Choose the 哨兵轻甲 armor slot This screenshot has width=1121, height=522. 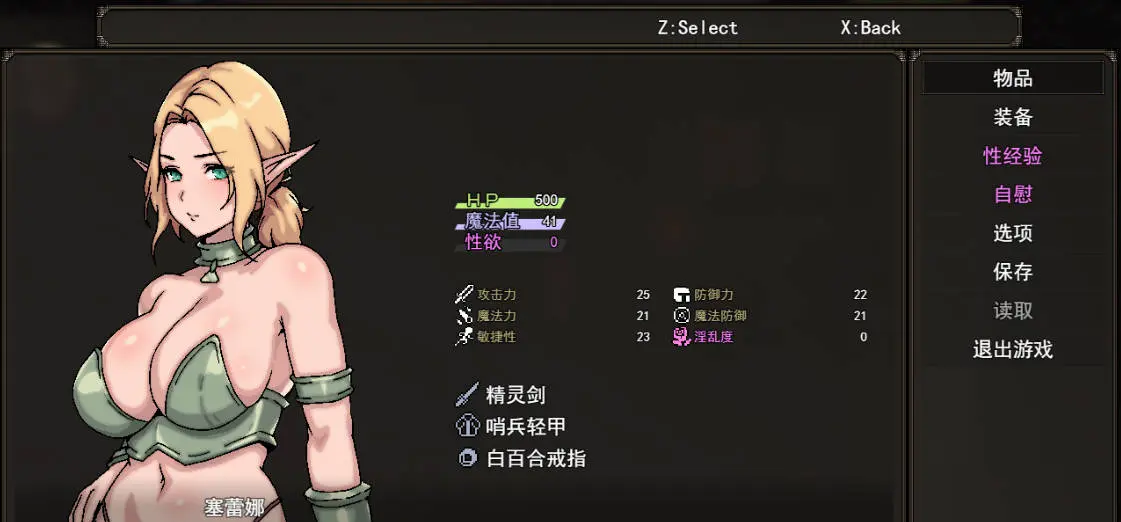[524, 427]
